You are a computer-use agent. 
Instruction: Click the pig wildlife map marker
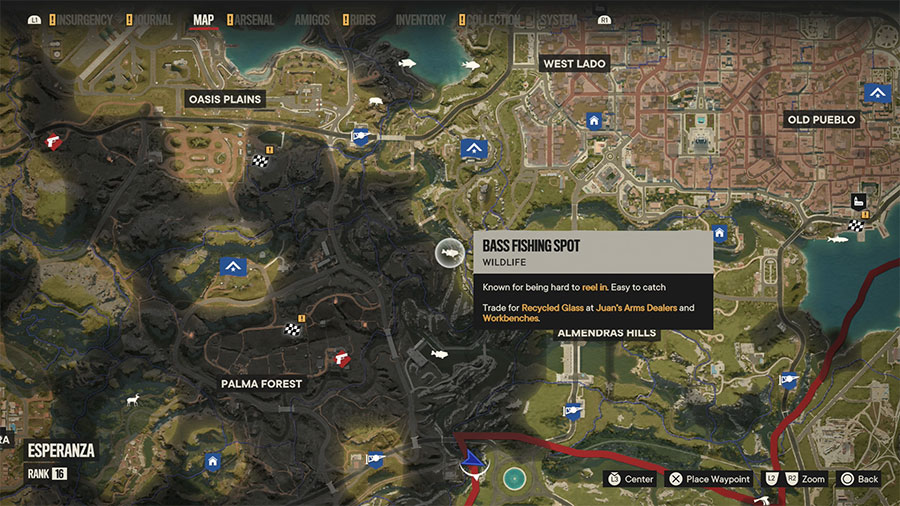(x=375, y=101)
